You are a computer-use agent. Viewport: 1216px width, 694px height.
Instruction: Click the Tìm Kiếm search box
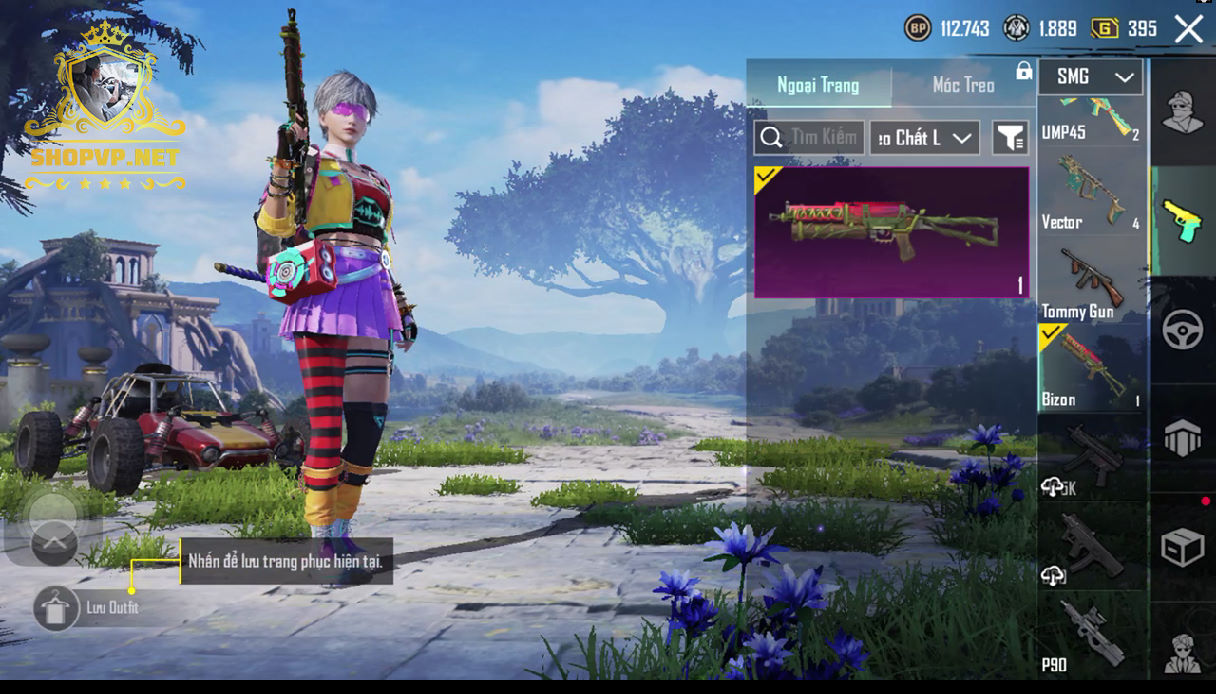click(x=809, y=138)
